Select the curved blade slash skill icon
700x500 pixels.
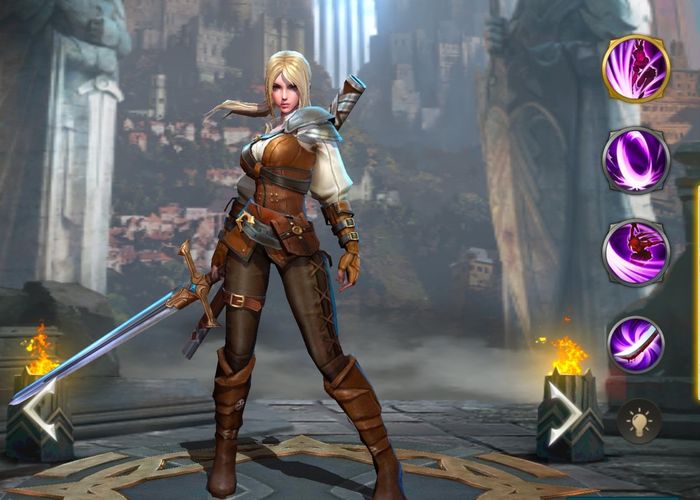[x=635, y=343]
